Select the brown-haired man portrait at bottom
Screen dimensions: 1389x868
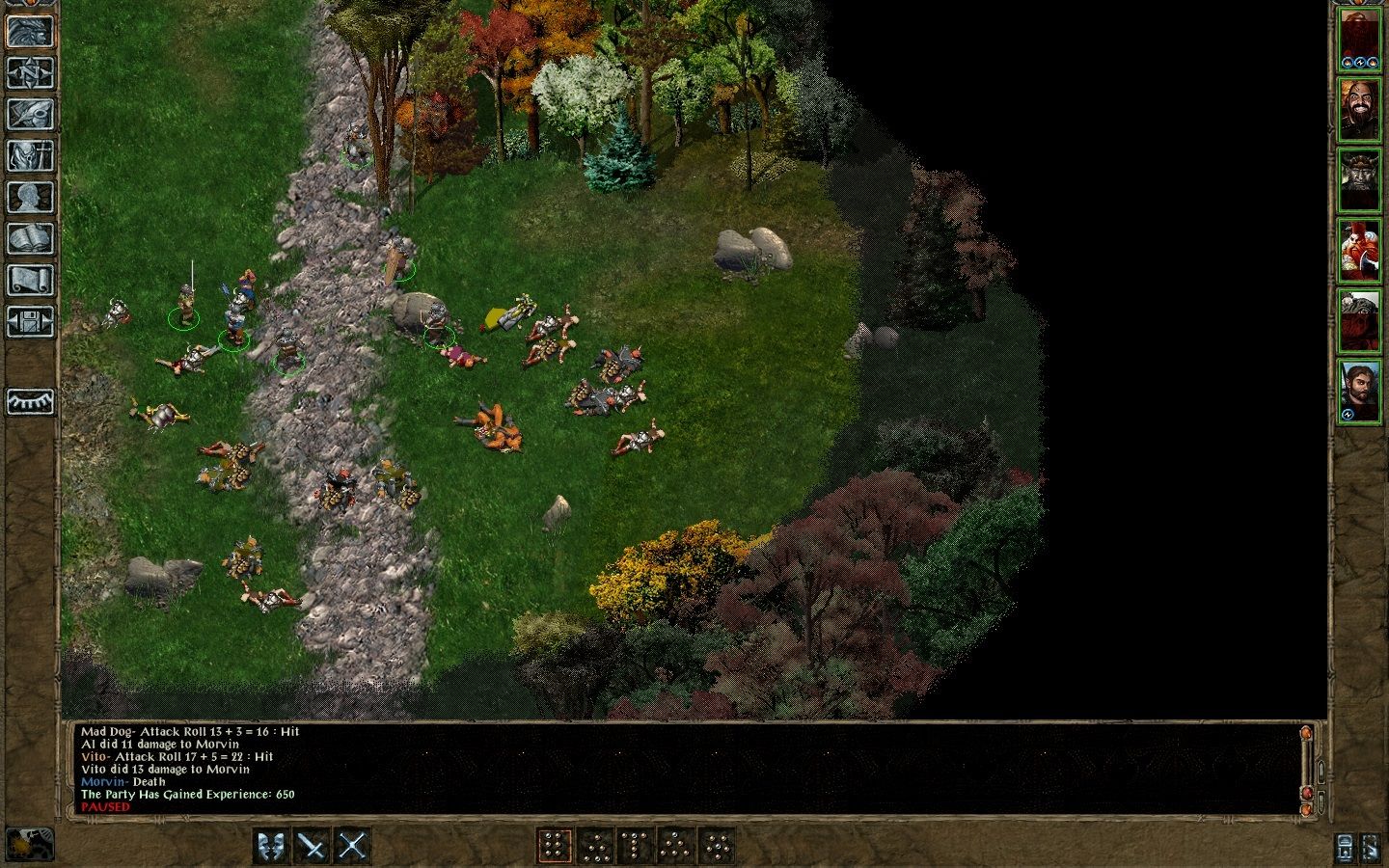1358,391
